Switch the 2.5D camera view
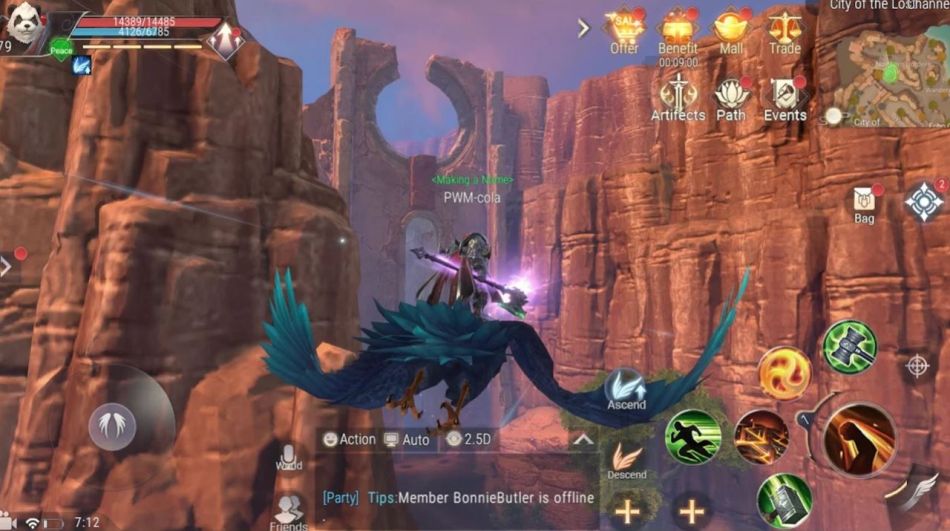Image resolution: width=950 pixels, height=531 pixels. tap(470, 439)
